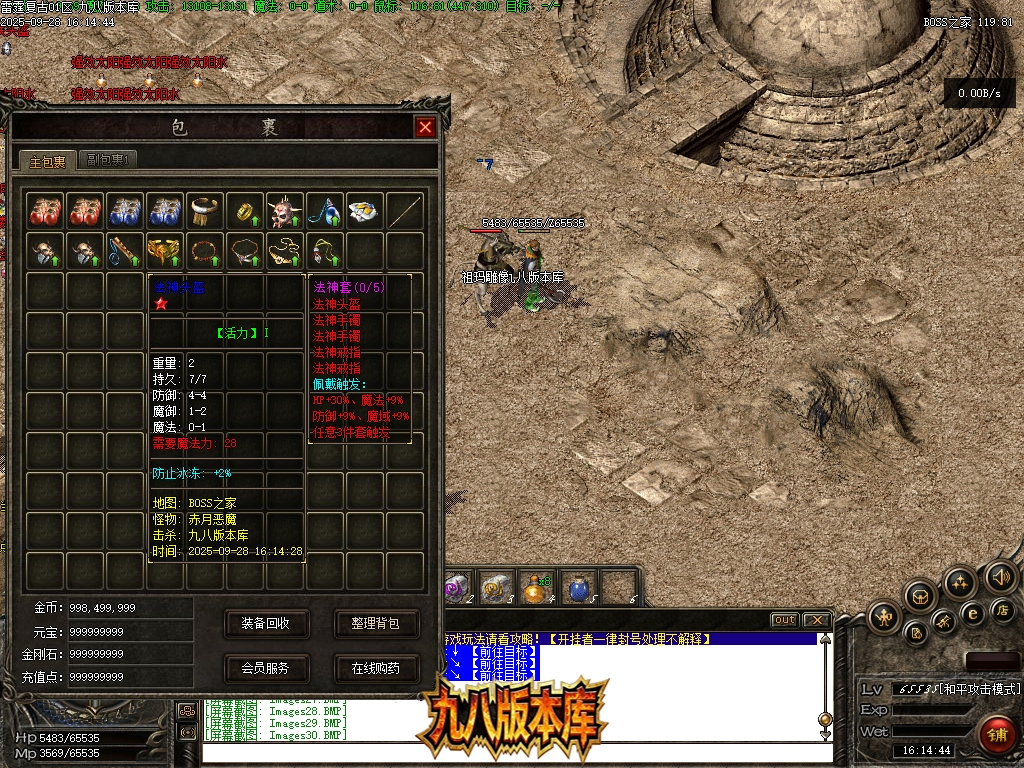Click the 装备回收 equipment recycle button

[x=265, y=623]
